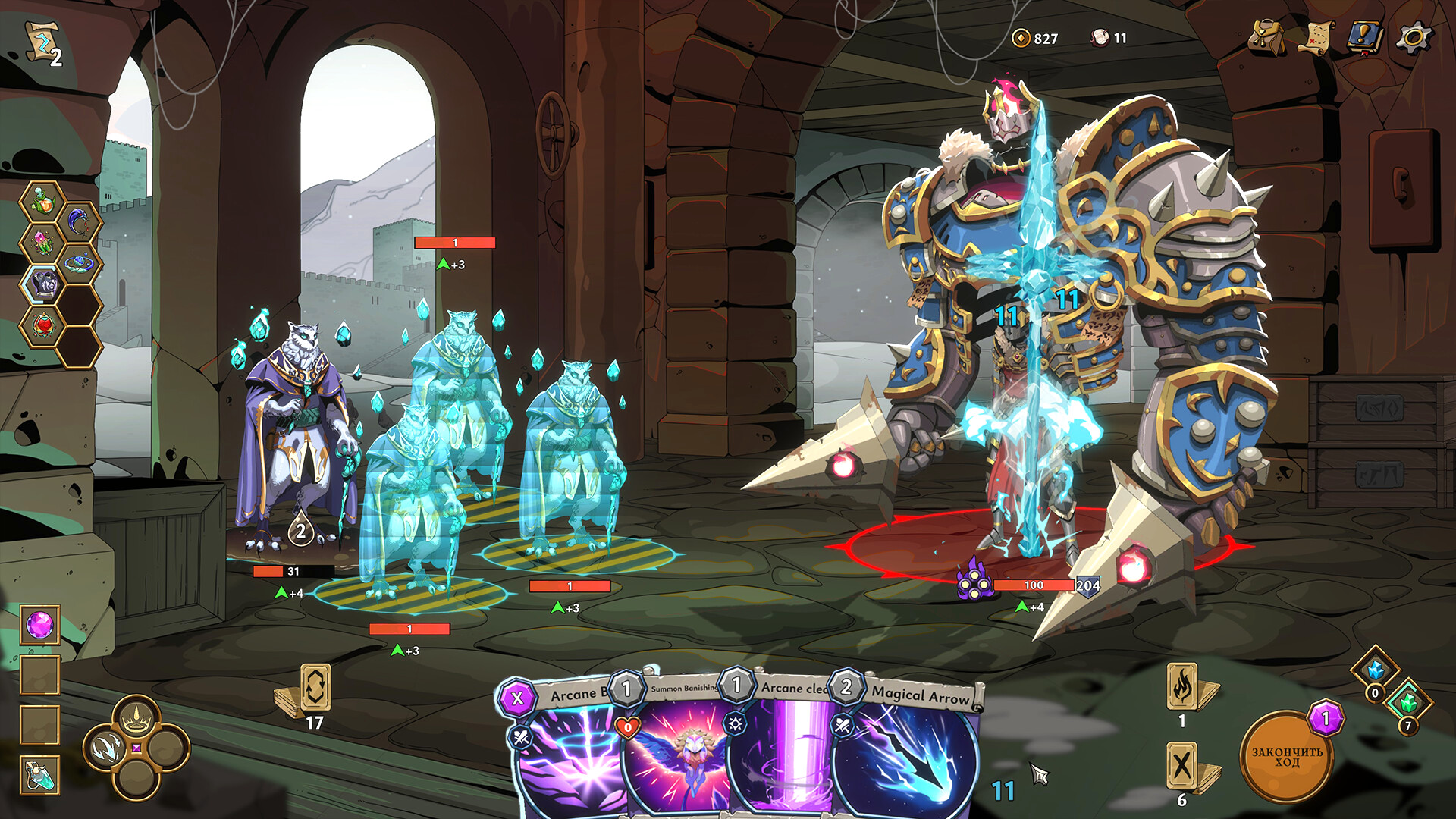
Task: Open the backpack inventory
Action: [1266, 38]
